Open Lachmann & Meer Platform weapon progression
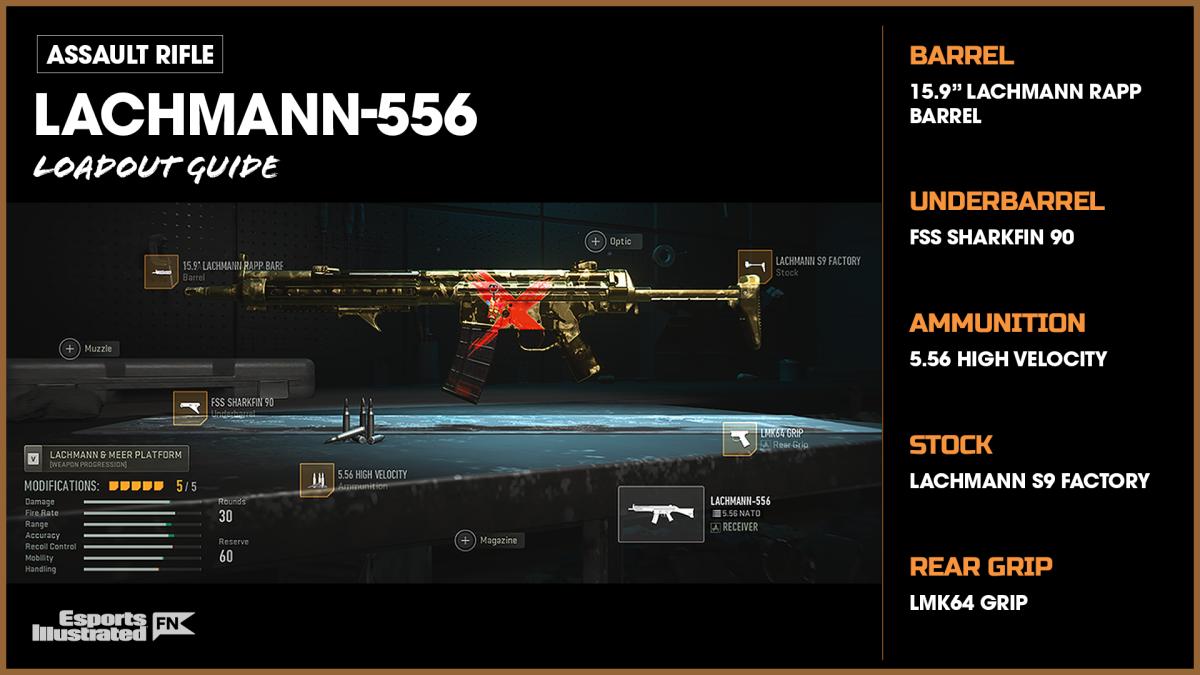 [105, 459]
